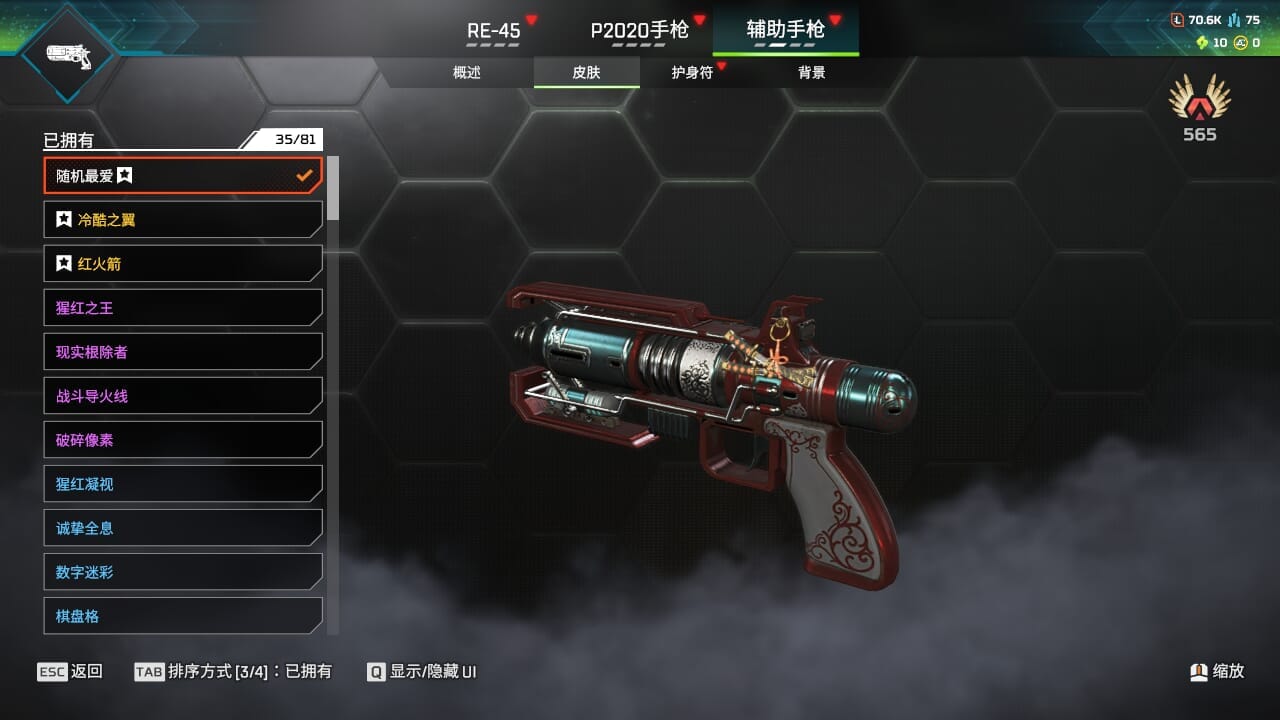Click the 返回 back button

coord(70,671)
